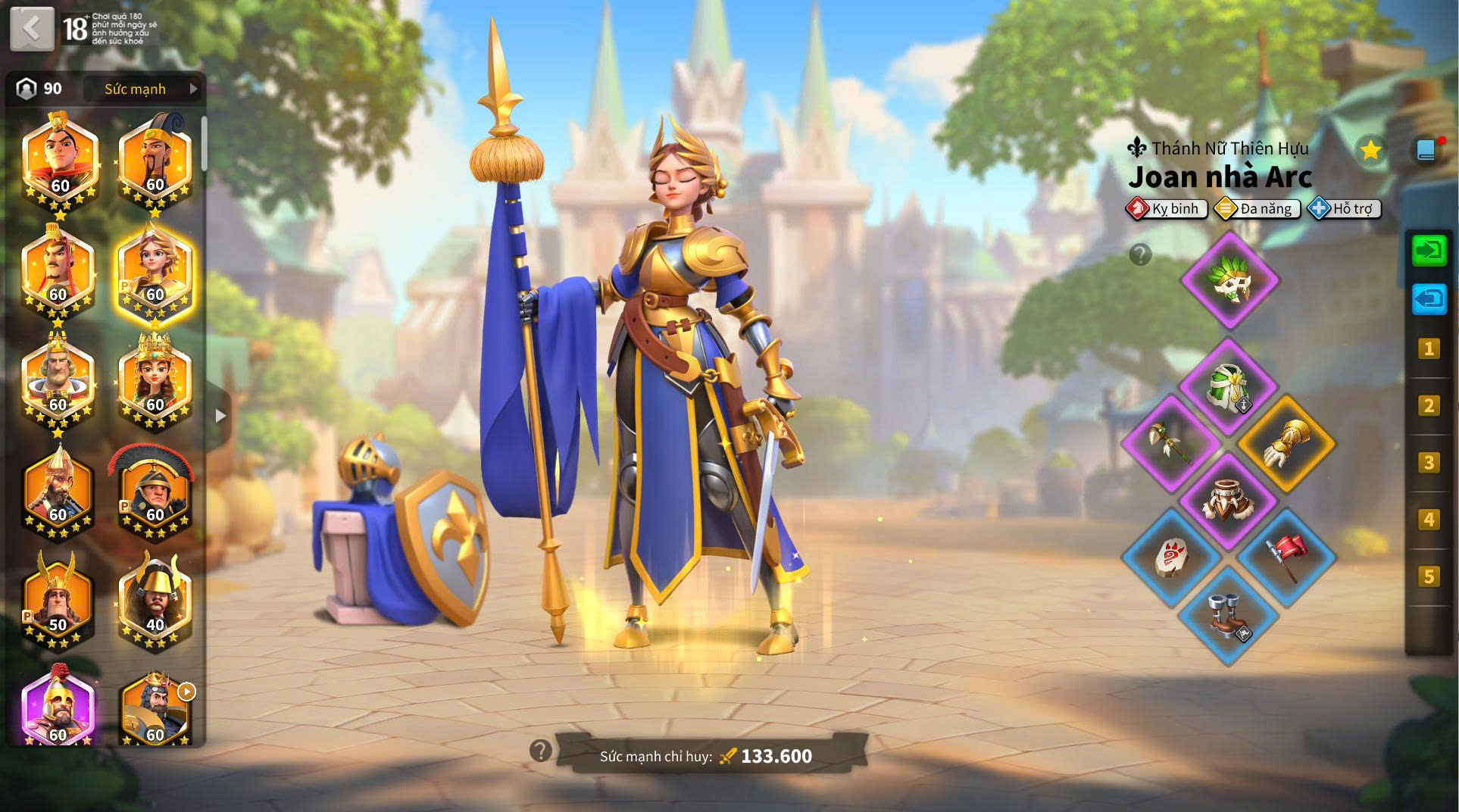Open the bone staff weapon slot
Image resolution: width=1459 pixels, height=812 pixels.
[x=1171, y=444]
